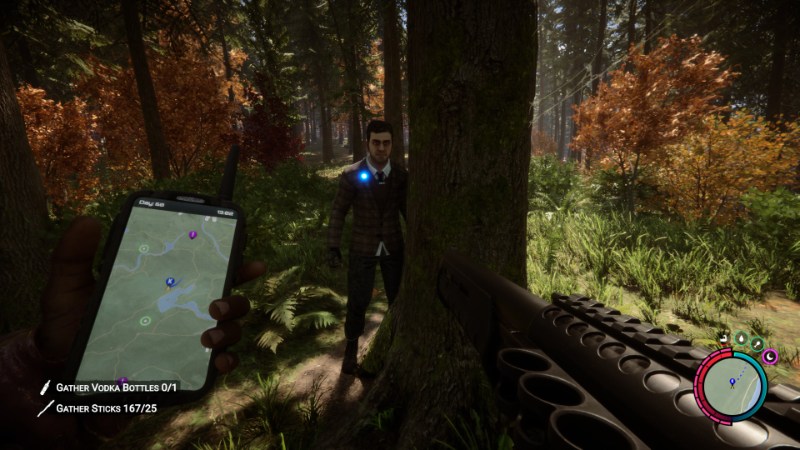Click the purple moon rest icon
Screen dimensions: 800x450
768,355
